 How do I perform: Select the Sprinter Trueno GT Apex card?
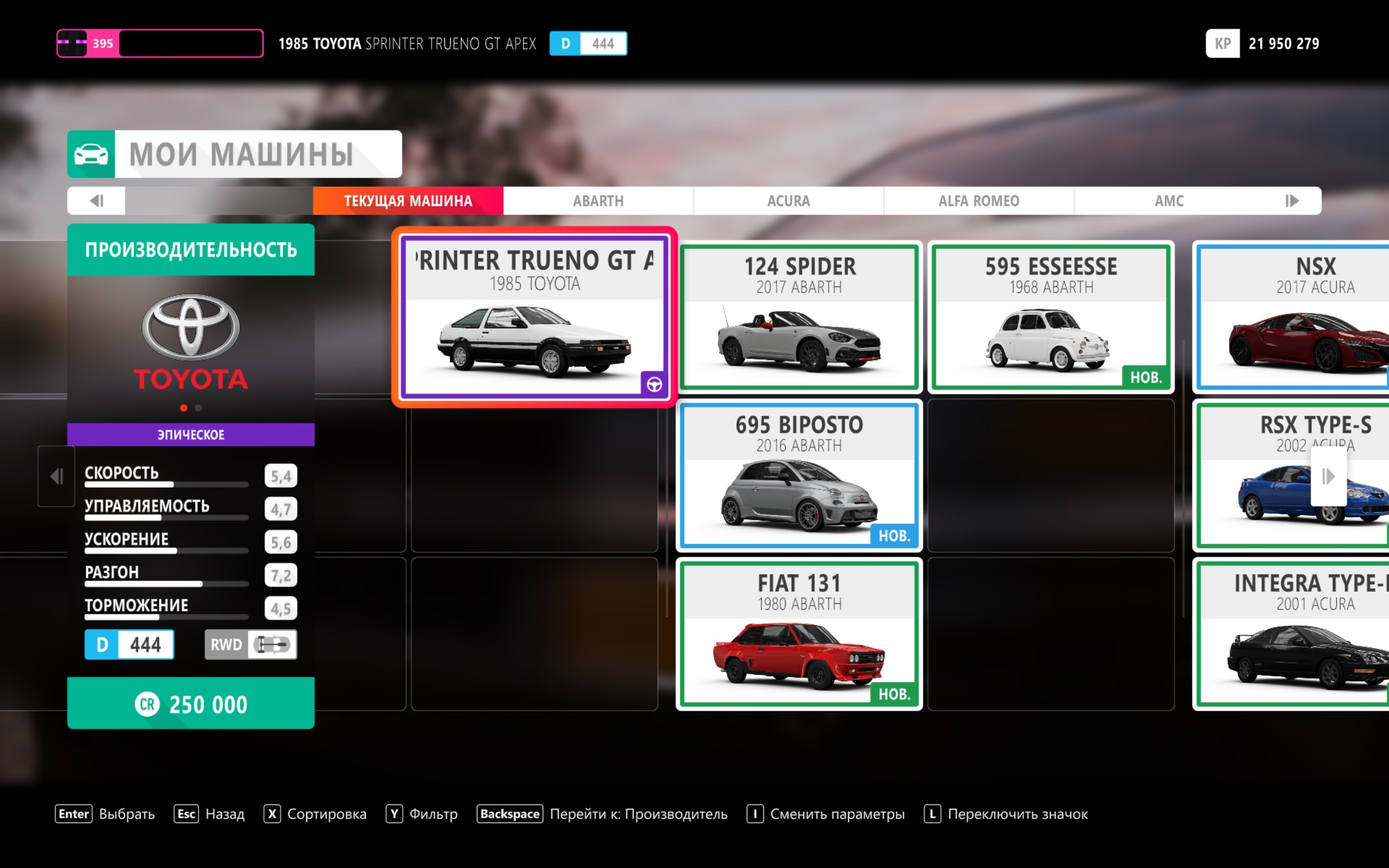tap(534, 317)
